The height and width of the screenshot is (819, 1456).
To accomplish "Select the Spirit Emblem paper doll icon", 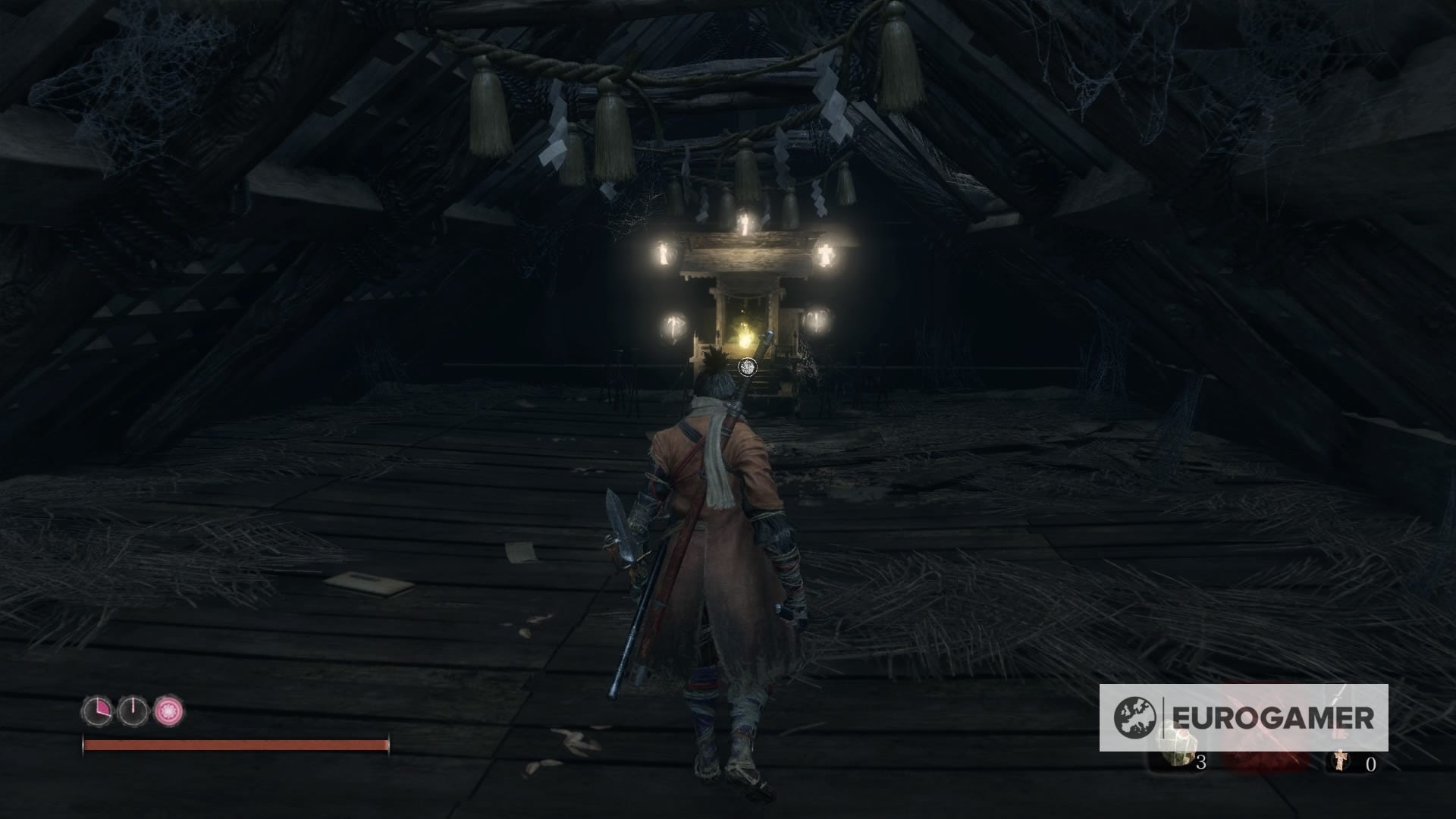I will pos(1341,761).
